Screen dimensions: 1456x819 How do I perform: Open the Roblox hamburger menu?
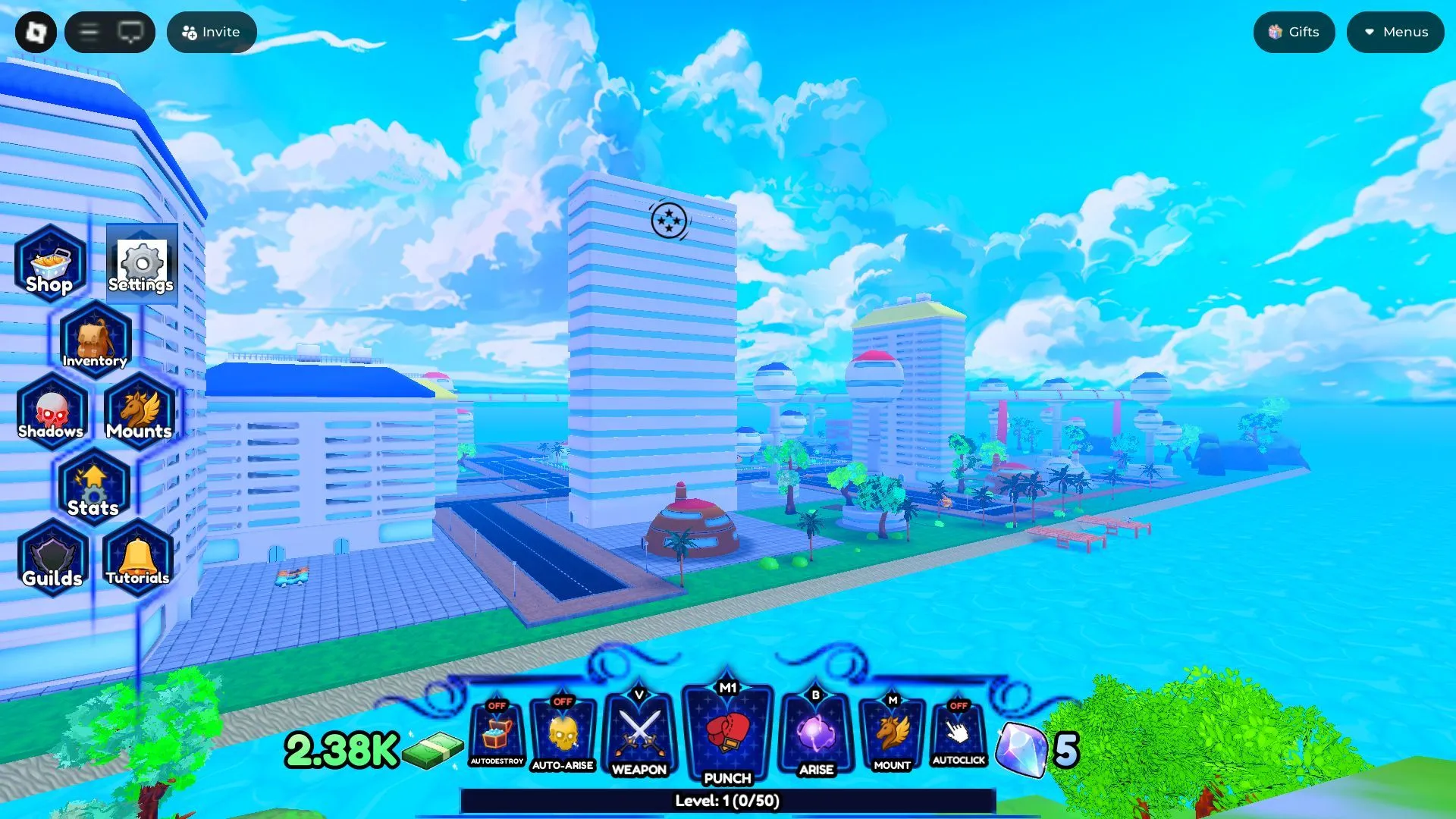pyautogui.click(x=89, y=32)
